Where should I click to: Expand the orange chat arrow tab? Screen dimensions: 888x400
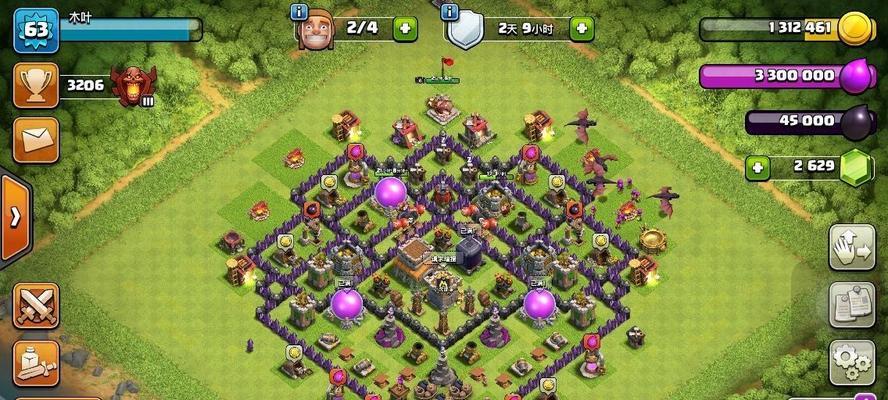click(14, 218)
